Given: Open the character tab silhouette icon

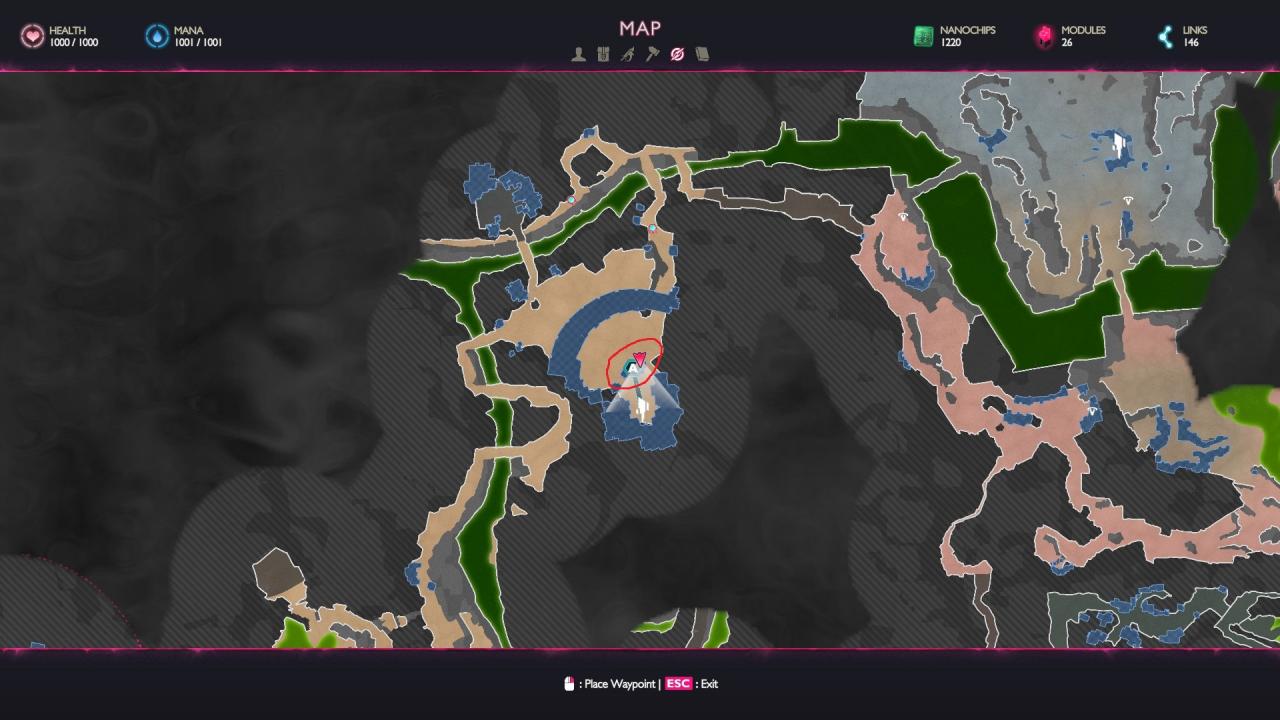Looking at the screenshot, I should [578, 54].
